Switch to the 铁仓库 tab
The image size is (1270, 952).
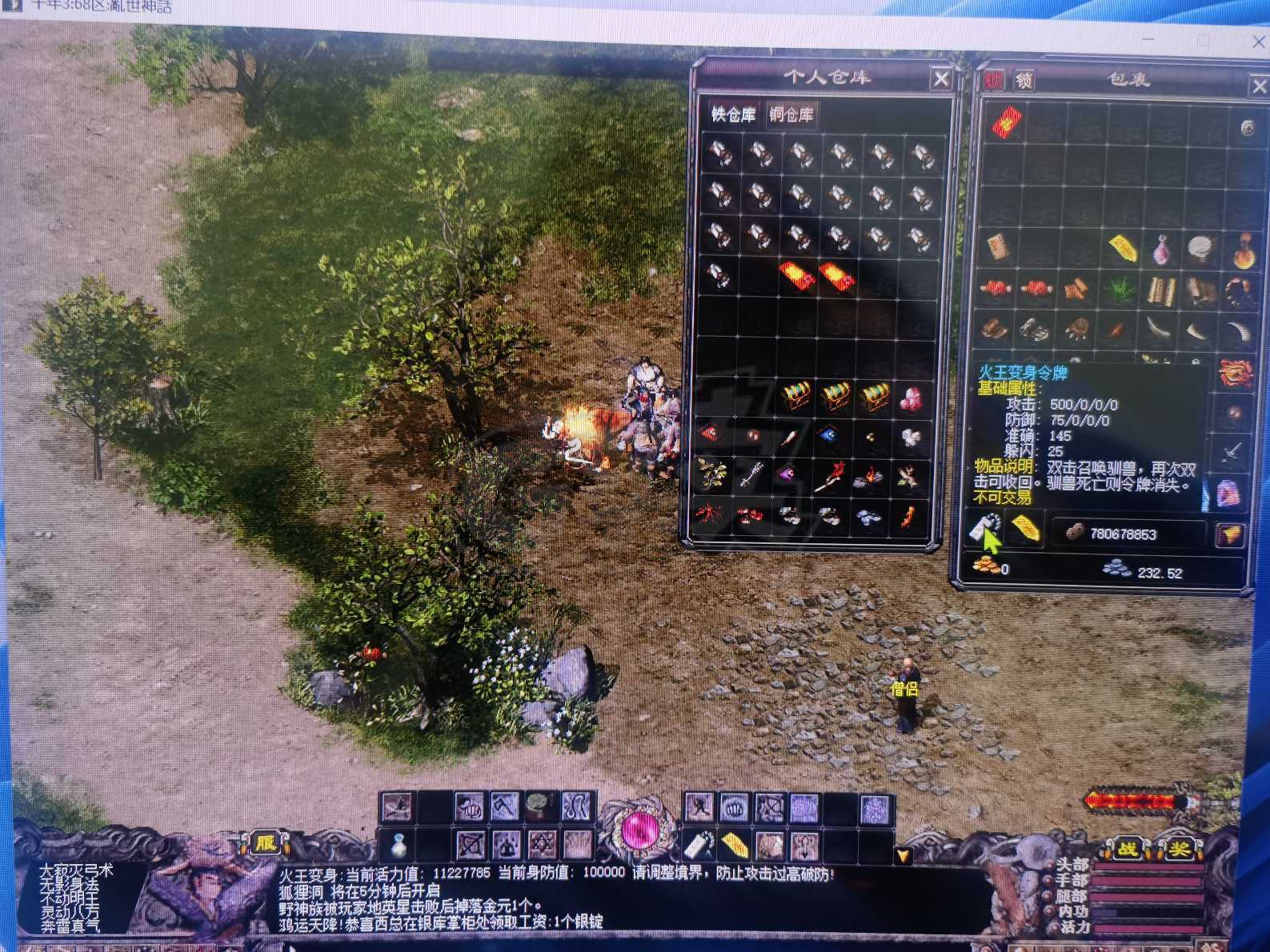733,115
